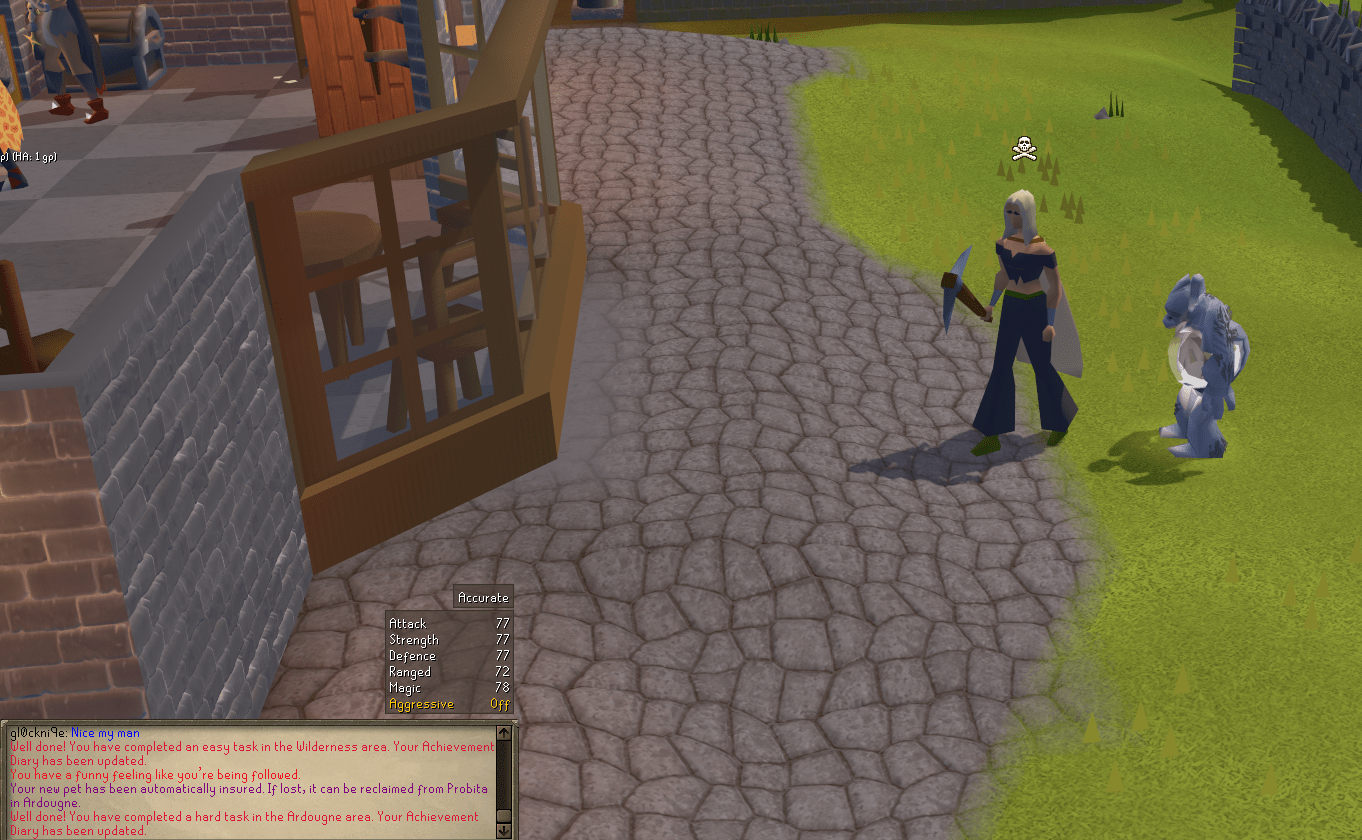Screen dimensions: 1362x840
Task: Select the Wilderness easy task completion message
Action: pos(250,747)
